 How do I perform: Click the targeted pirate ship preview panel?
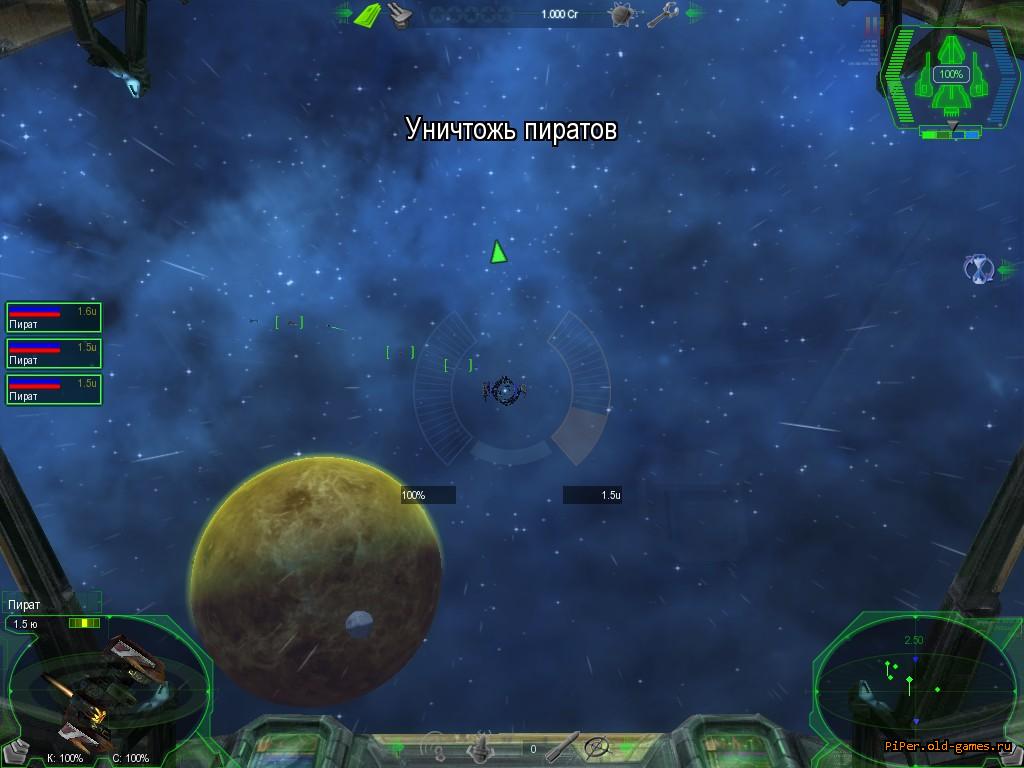(x=108, y=688)
